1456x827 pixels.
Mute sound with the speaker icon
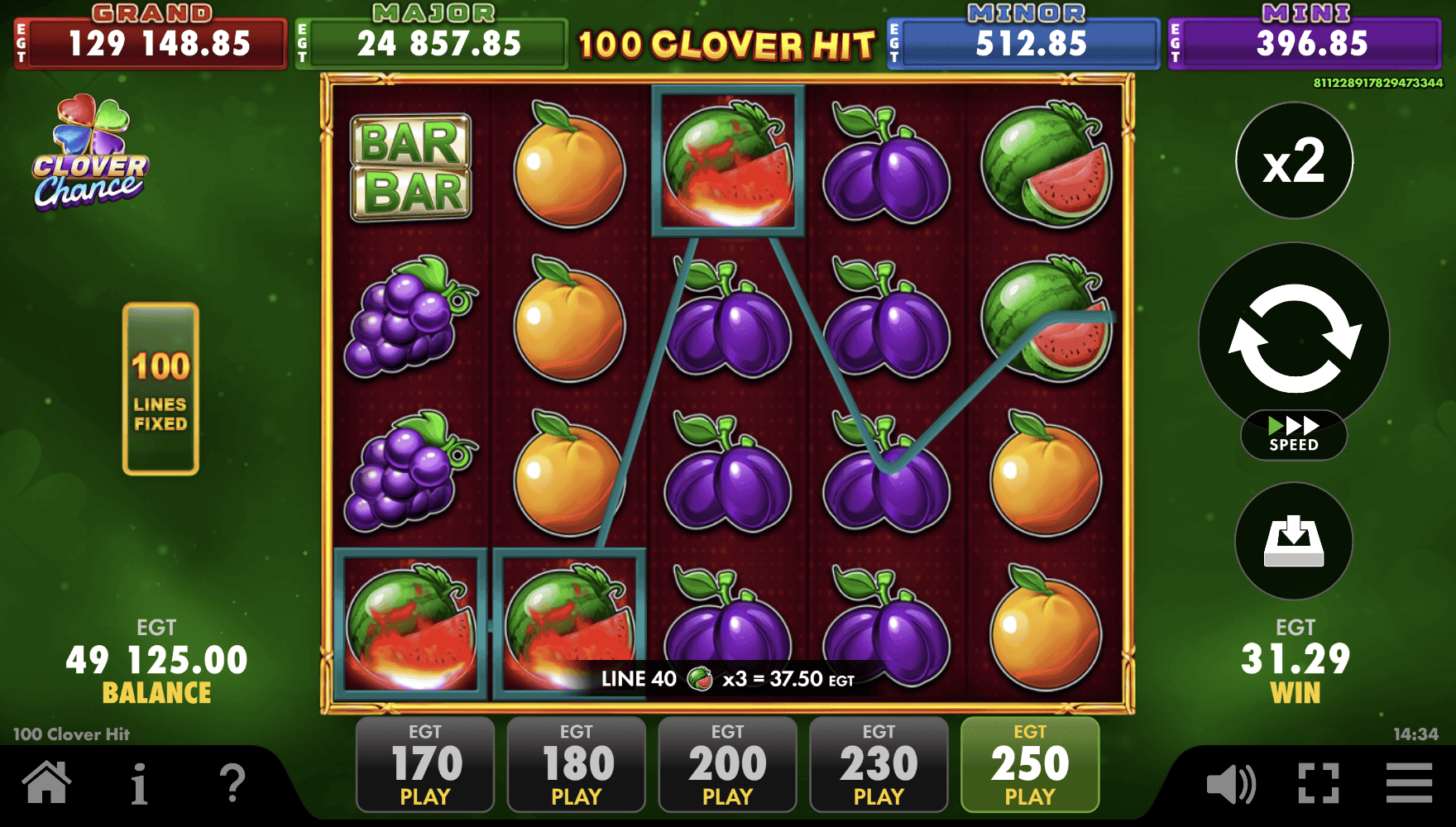[x=1230, y=782]
